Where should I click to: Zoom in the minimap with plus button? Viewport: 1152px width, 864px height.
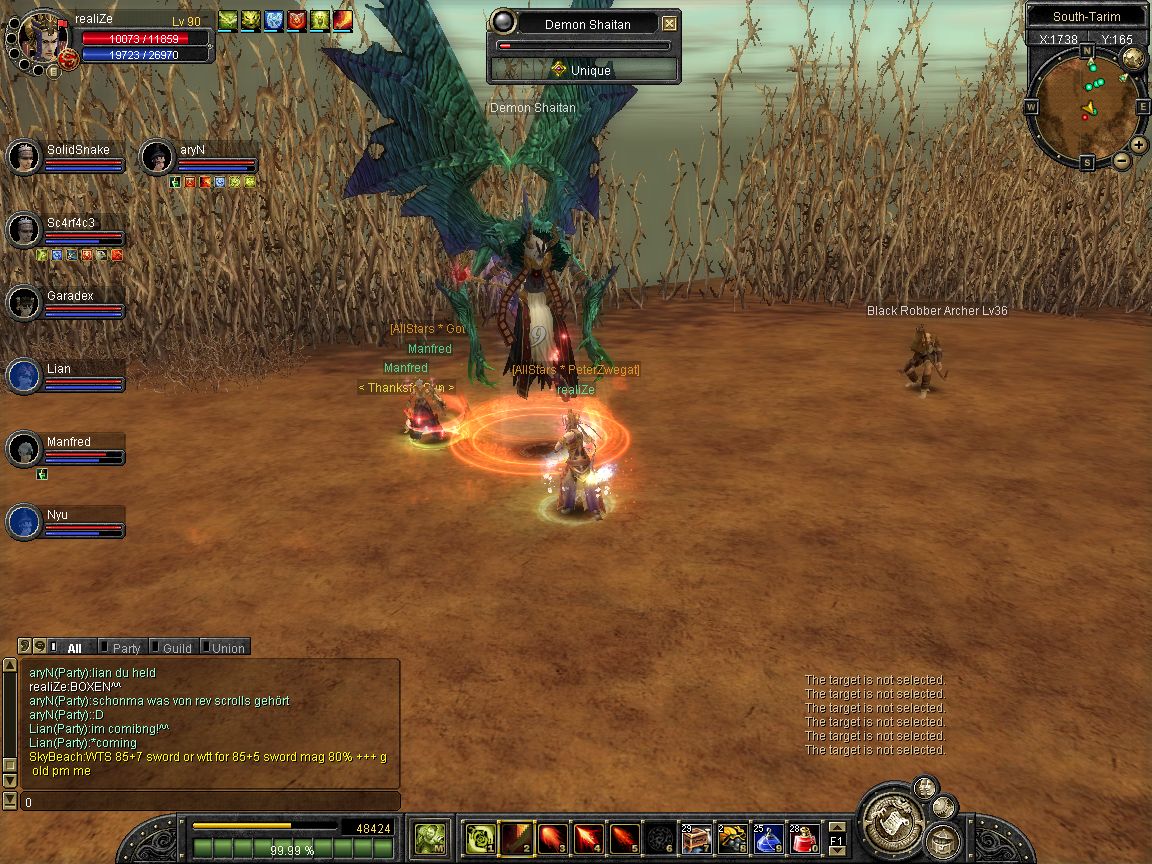point(1139,145)
